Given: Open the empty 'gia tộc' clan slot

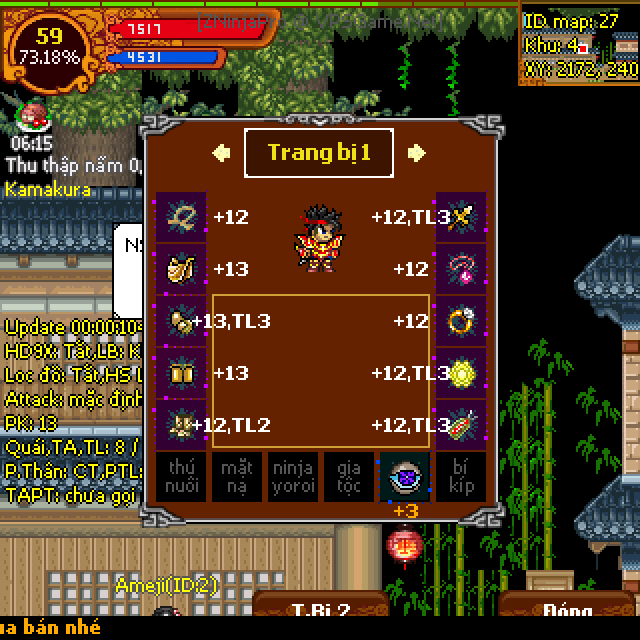Looking at the screenshot, I should point(349,477).
